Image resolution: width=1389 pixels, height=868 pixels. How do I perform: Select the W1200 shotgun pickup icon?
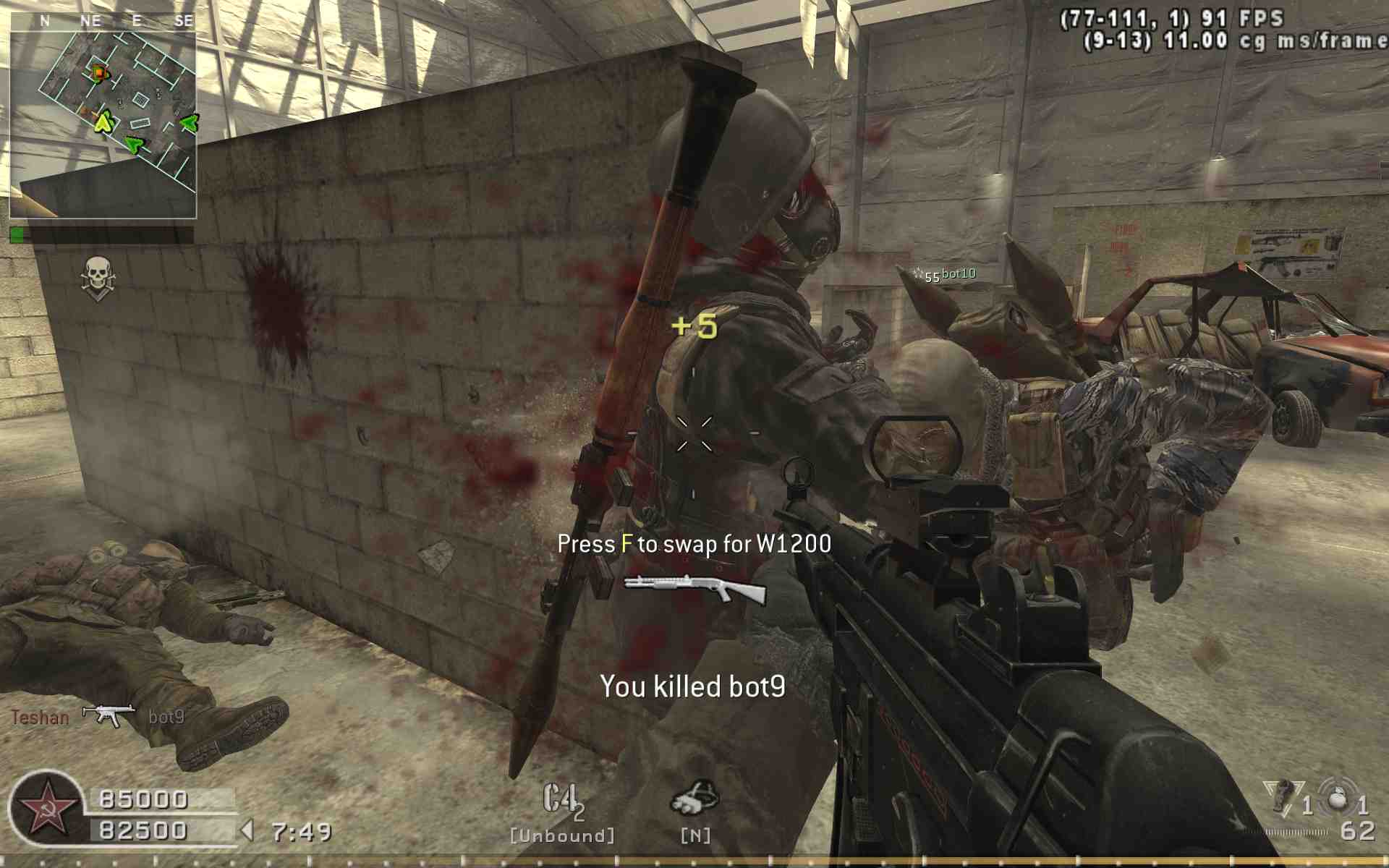pyautogui.click(x=694, y=589)
